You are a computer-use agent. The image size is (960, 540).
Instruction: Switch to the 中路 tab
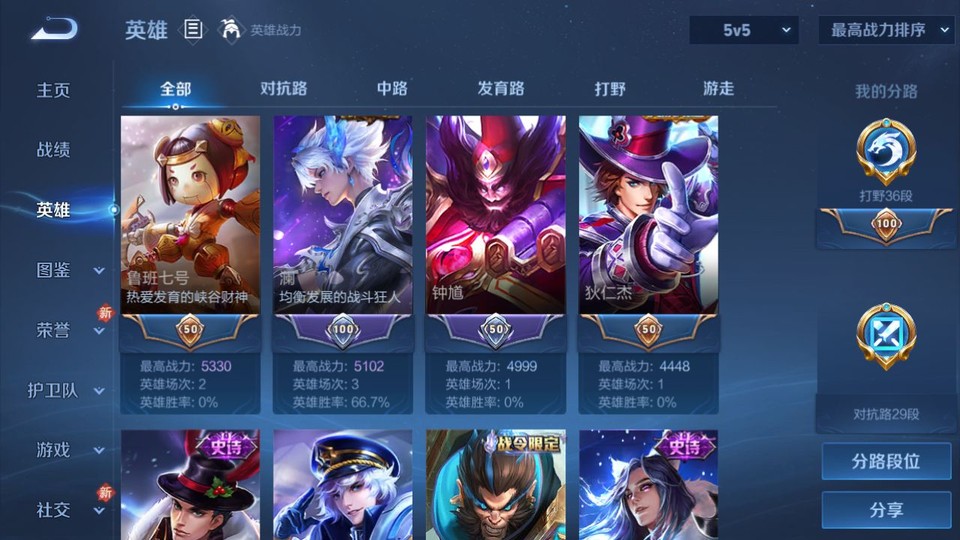pos(392,88)
